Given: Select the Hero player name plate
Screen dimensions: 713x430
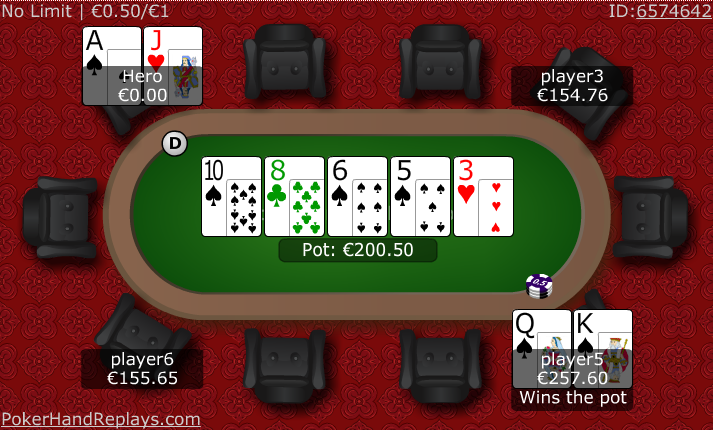Looking at the screenshot, I should (x=142, y=86).
